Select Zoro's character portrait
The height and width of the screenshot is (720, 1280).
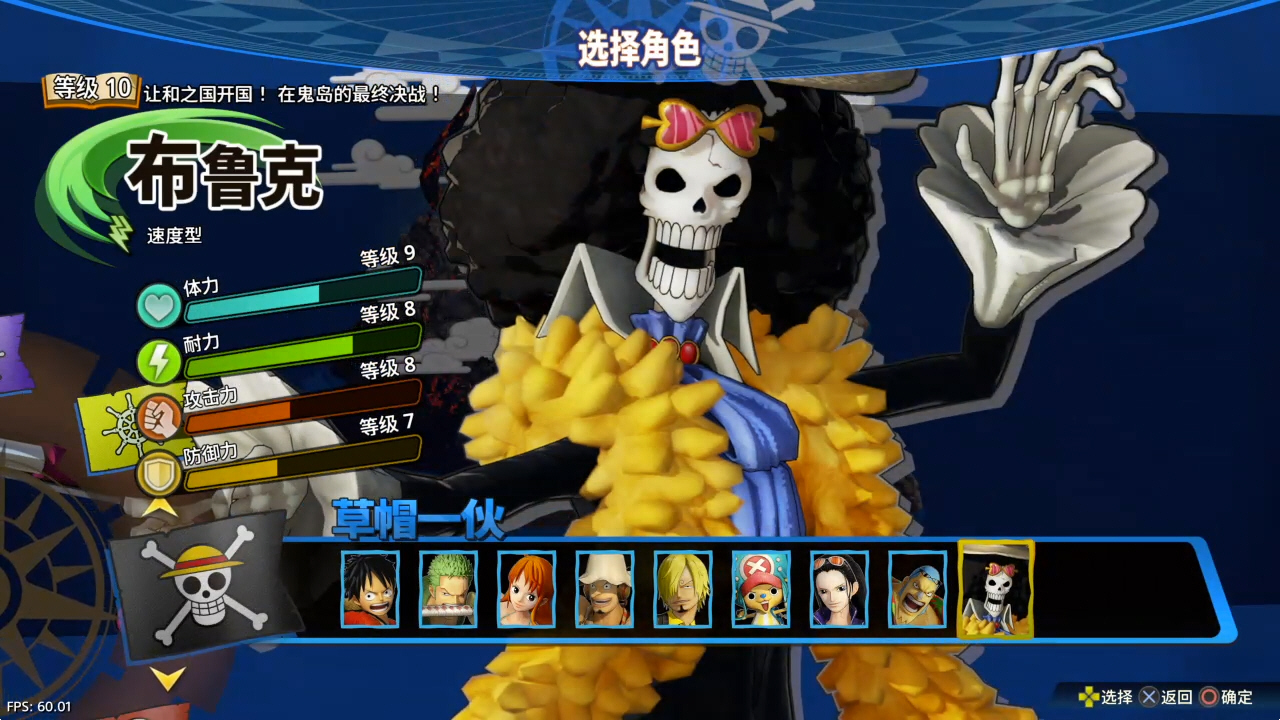tap(449, 590)
